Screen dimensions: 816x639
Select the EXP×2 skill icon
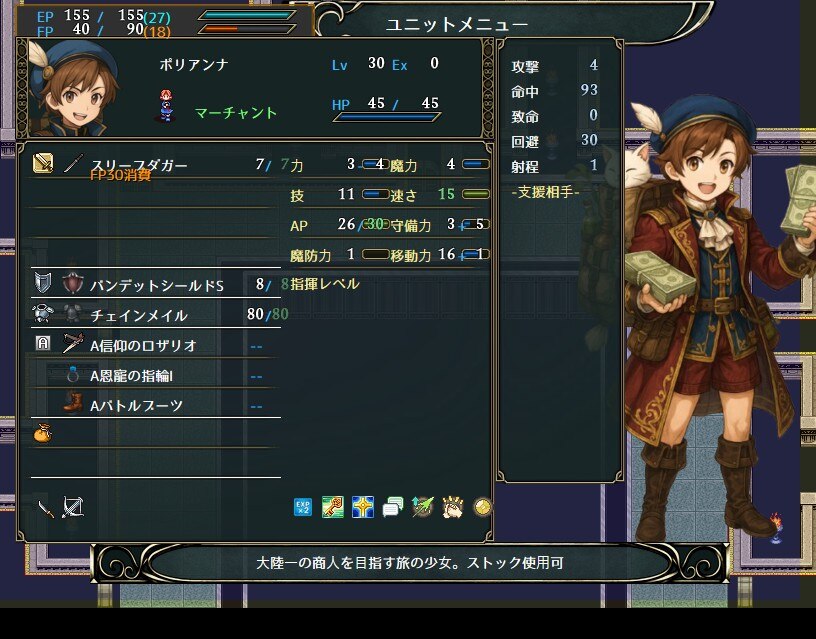[x=303, y=507]
